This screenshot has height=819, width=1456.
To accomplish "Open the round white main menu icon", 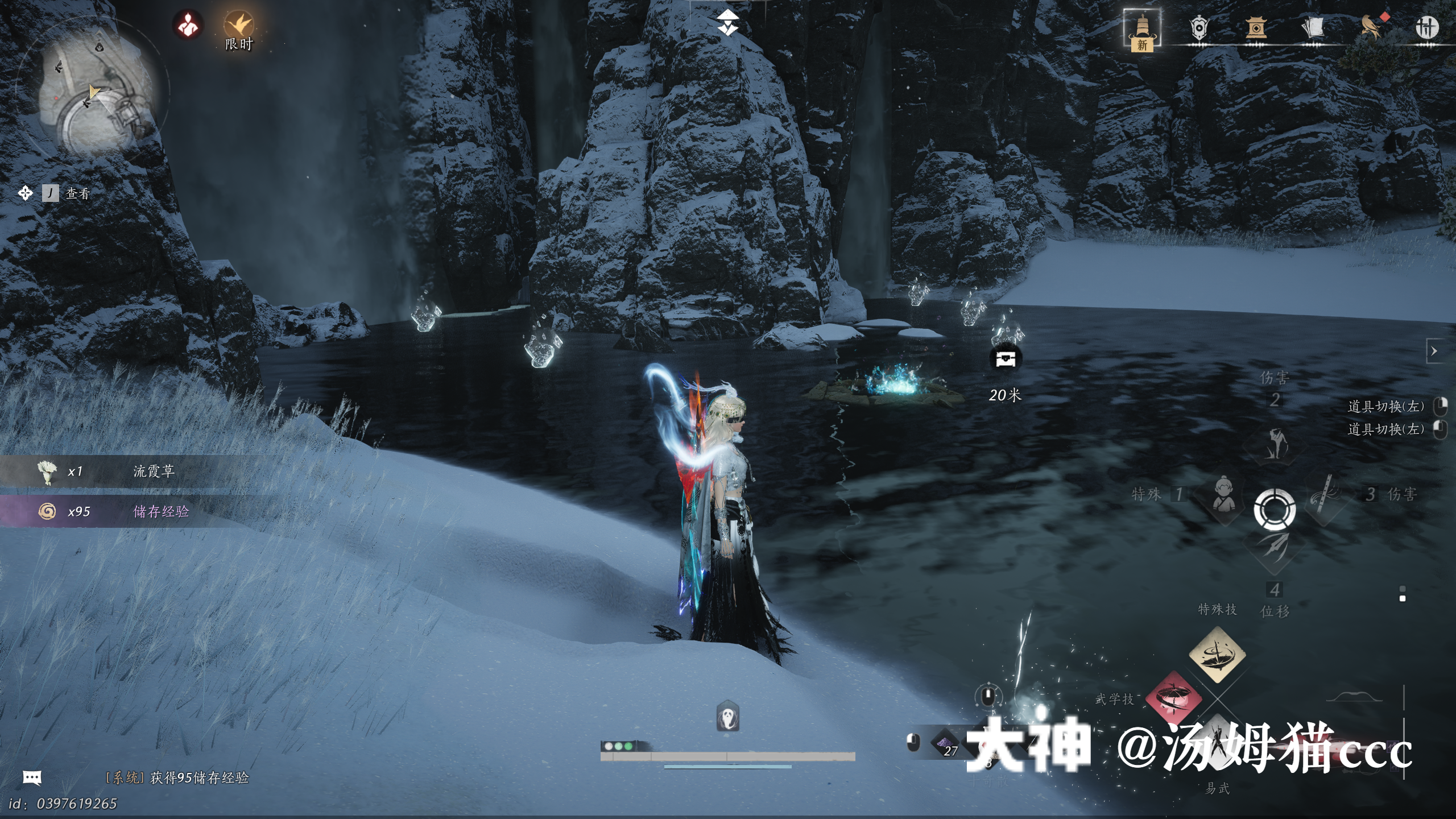I will click(x=1426, y=27).
